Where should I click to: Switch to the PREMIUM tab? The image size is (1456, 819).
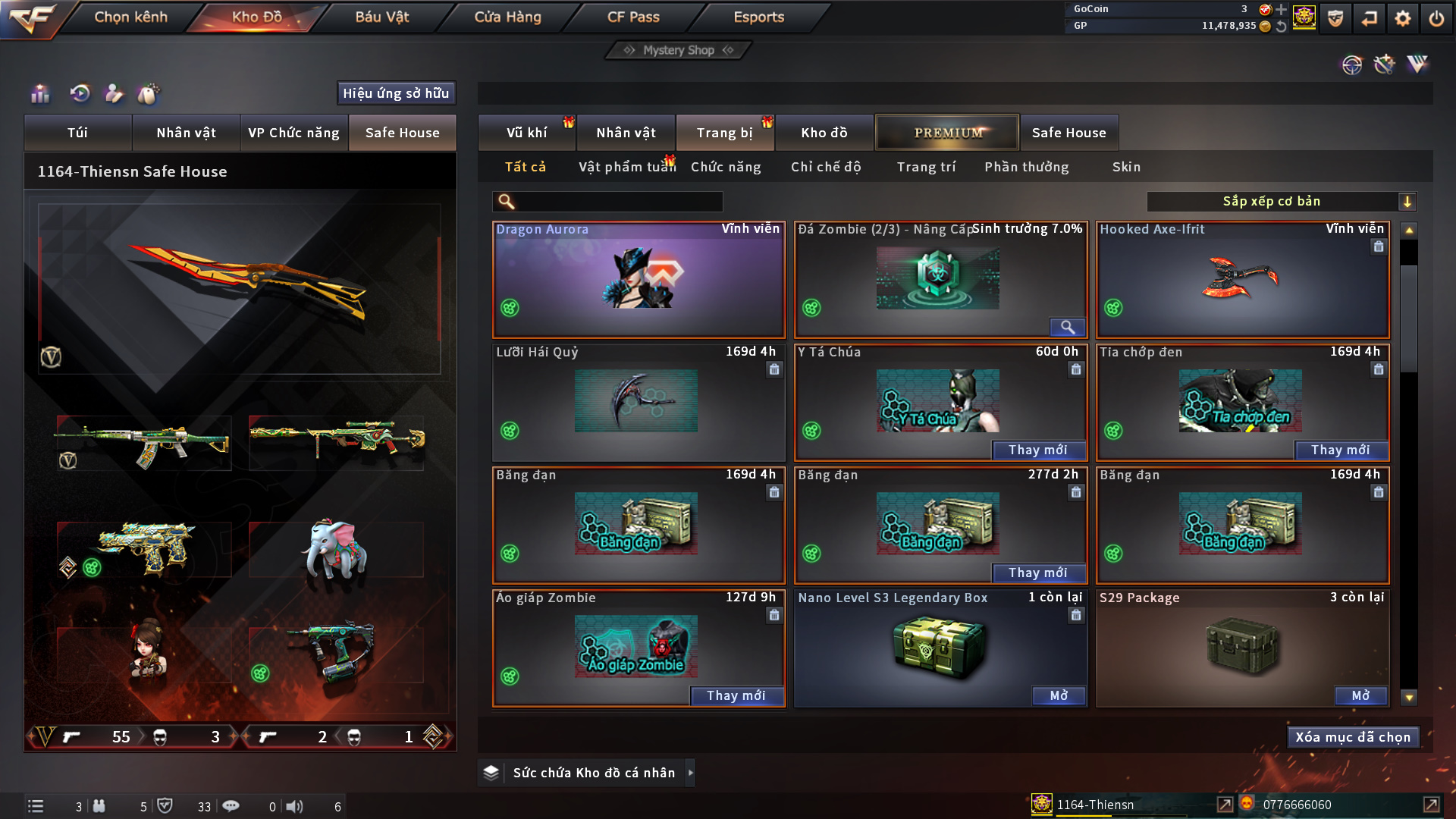947,133
